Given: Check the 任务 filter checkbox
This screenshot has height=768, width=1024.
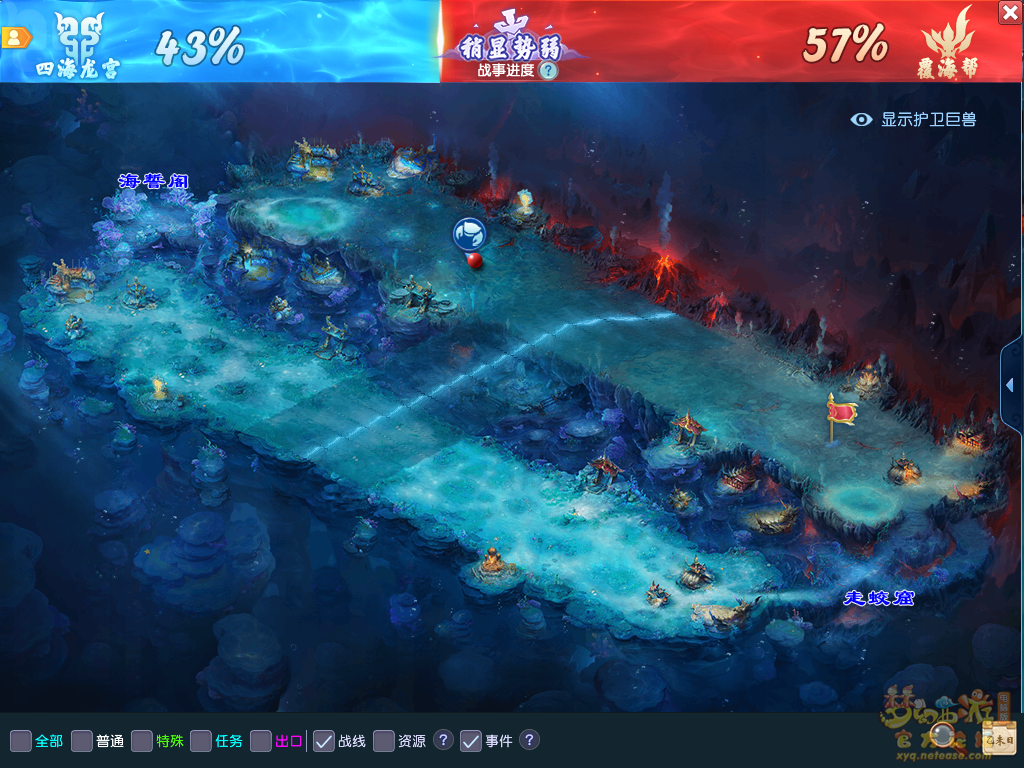Looking at the screenshot, I should (201, 741).
